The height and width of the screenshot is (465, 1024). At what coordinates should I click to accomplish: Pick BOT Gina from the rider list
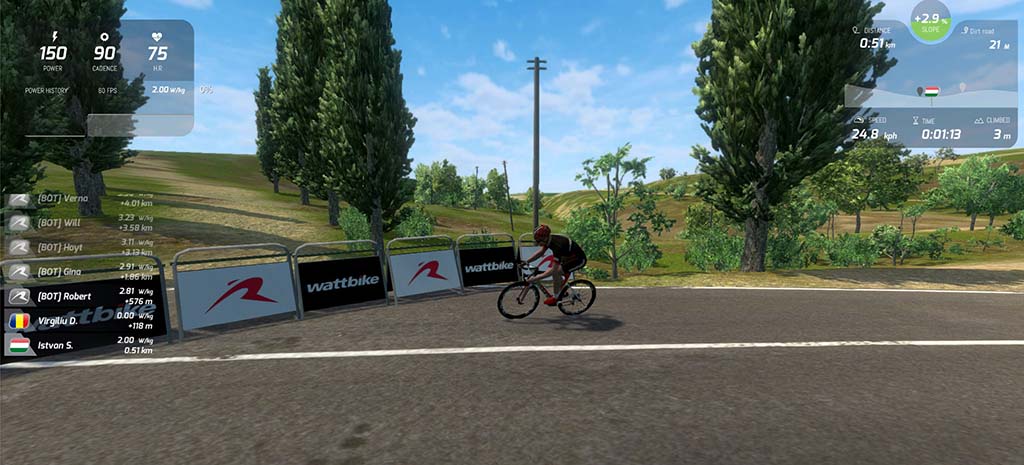tap(82, 271)
